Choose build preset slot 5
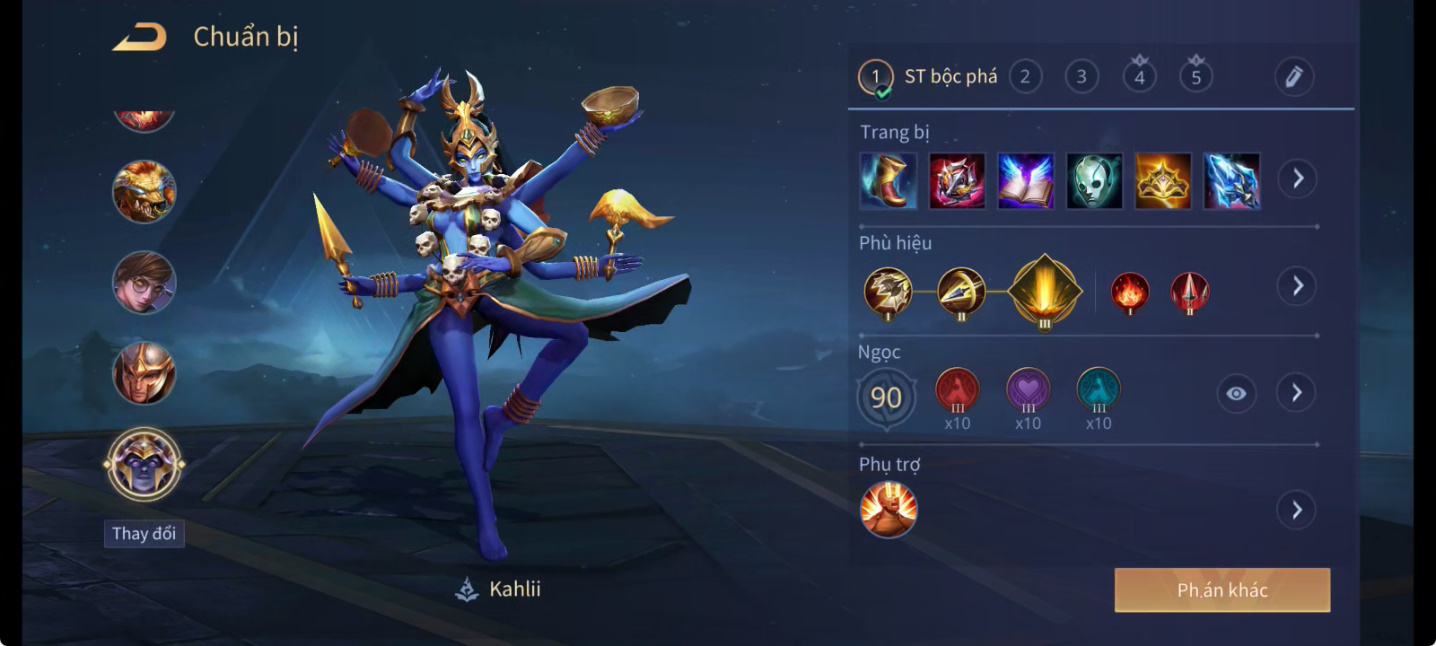Image resolution: width=1436 pixels, height=646 pixels. click(1196, 77)
